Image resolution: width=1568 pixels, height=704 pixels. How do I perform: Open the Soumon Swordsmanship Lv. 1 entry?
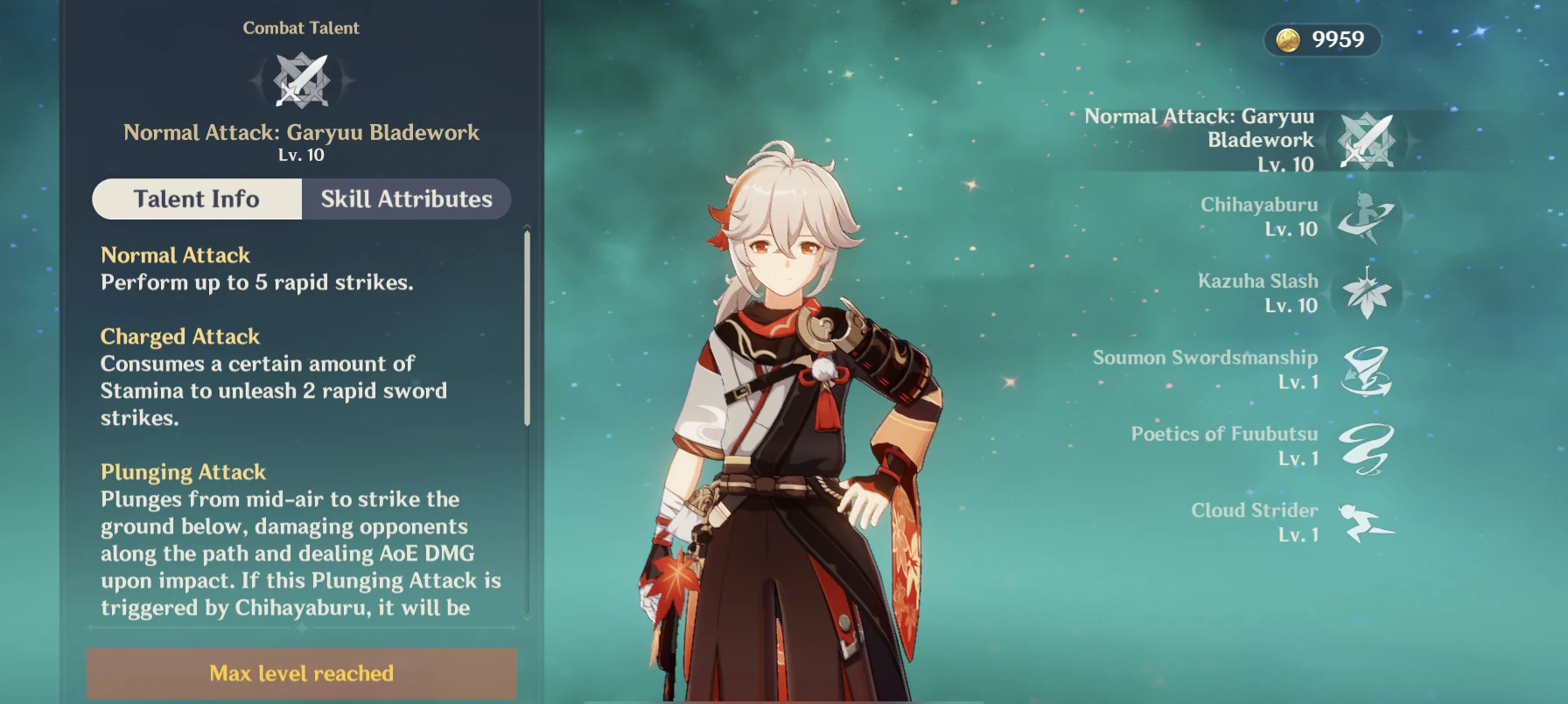click(x=1204, y=371)
